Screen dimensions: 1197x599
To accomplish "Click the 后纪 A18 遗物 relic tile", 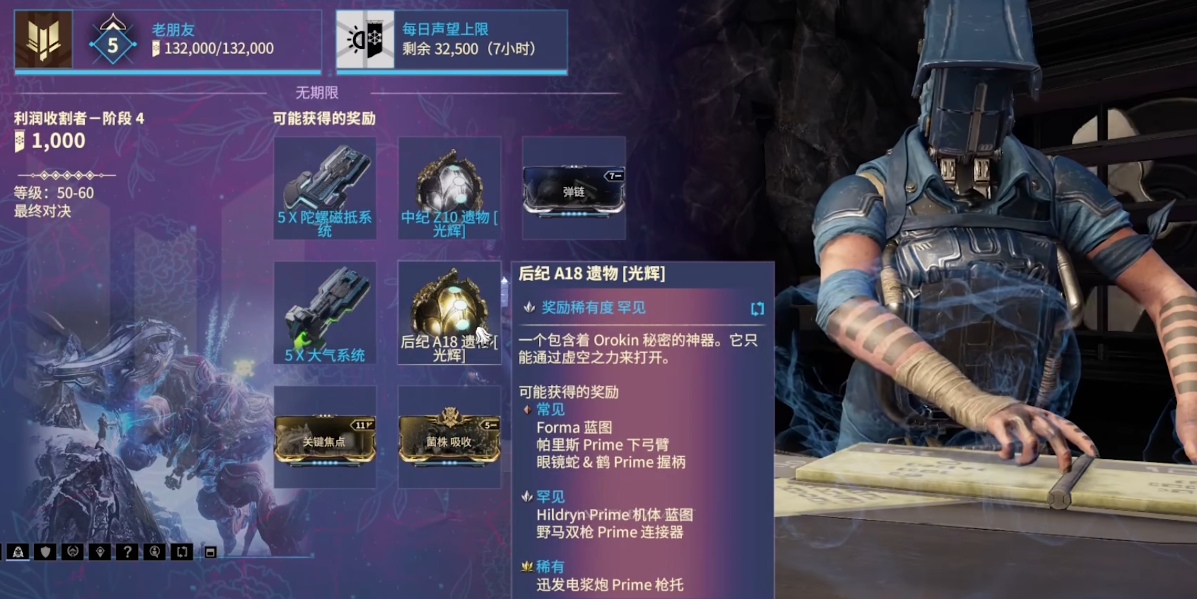I will [x=449, y=312].
